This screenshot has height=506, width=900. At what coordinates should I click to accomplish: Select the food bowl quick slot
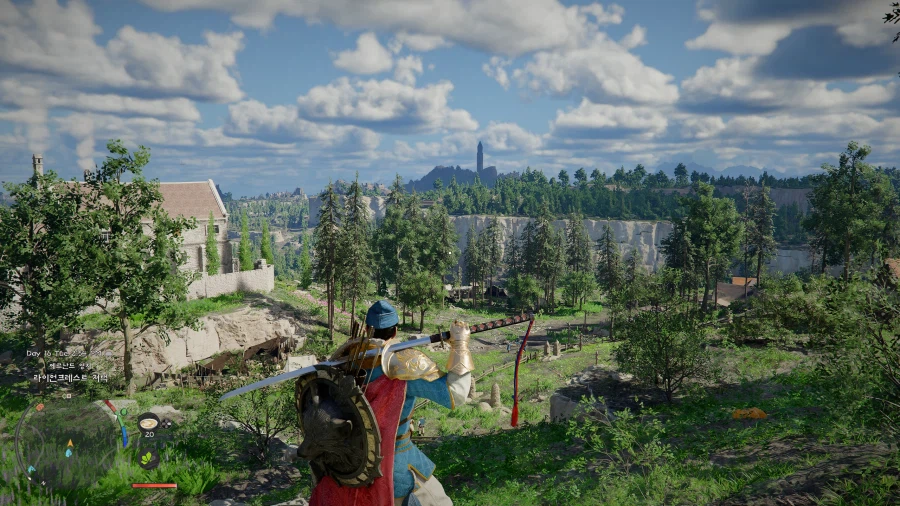[x=148, y=422]
